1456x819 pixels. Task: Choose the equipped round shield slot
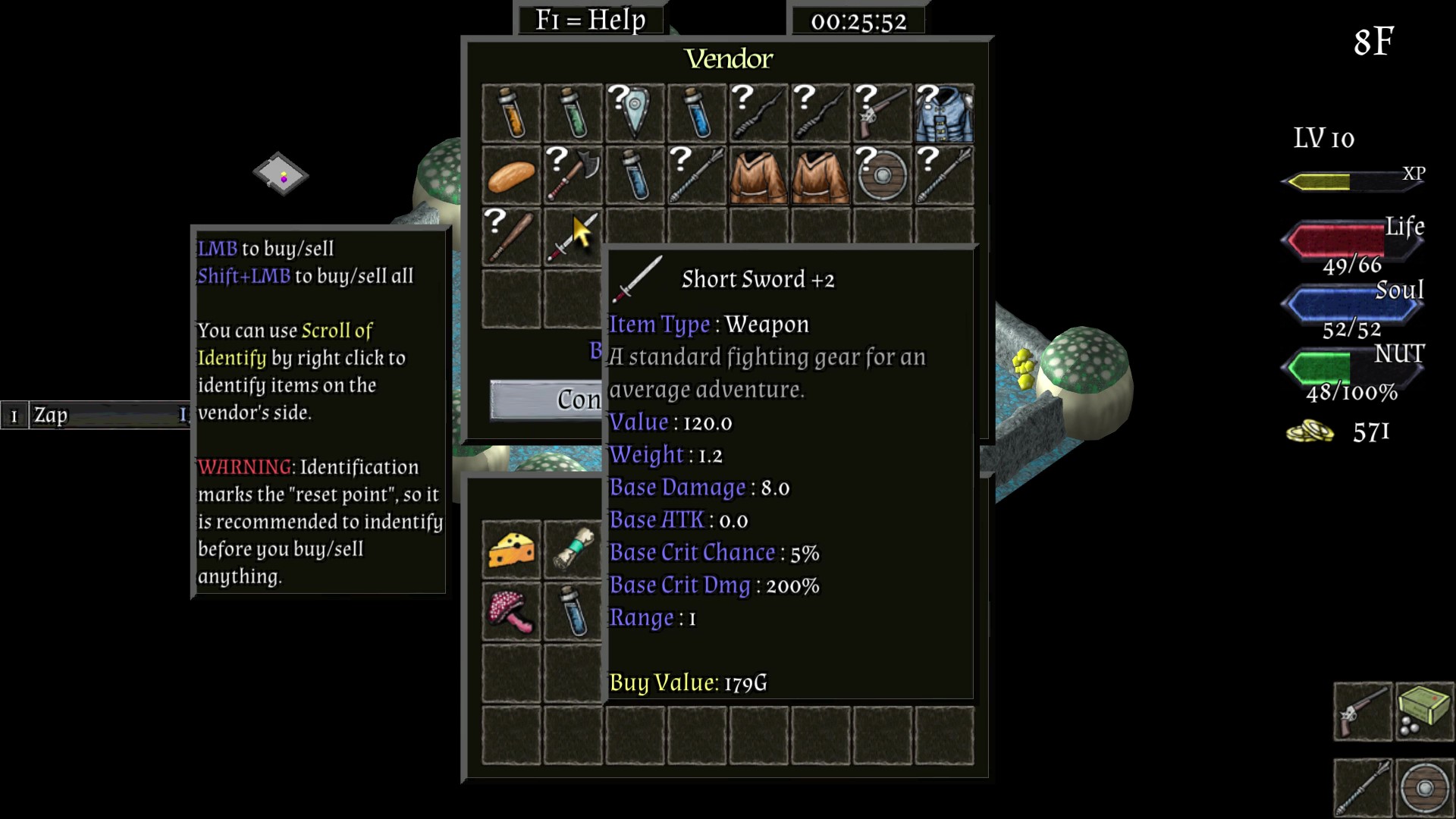1424,788
